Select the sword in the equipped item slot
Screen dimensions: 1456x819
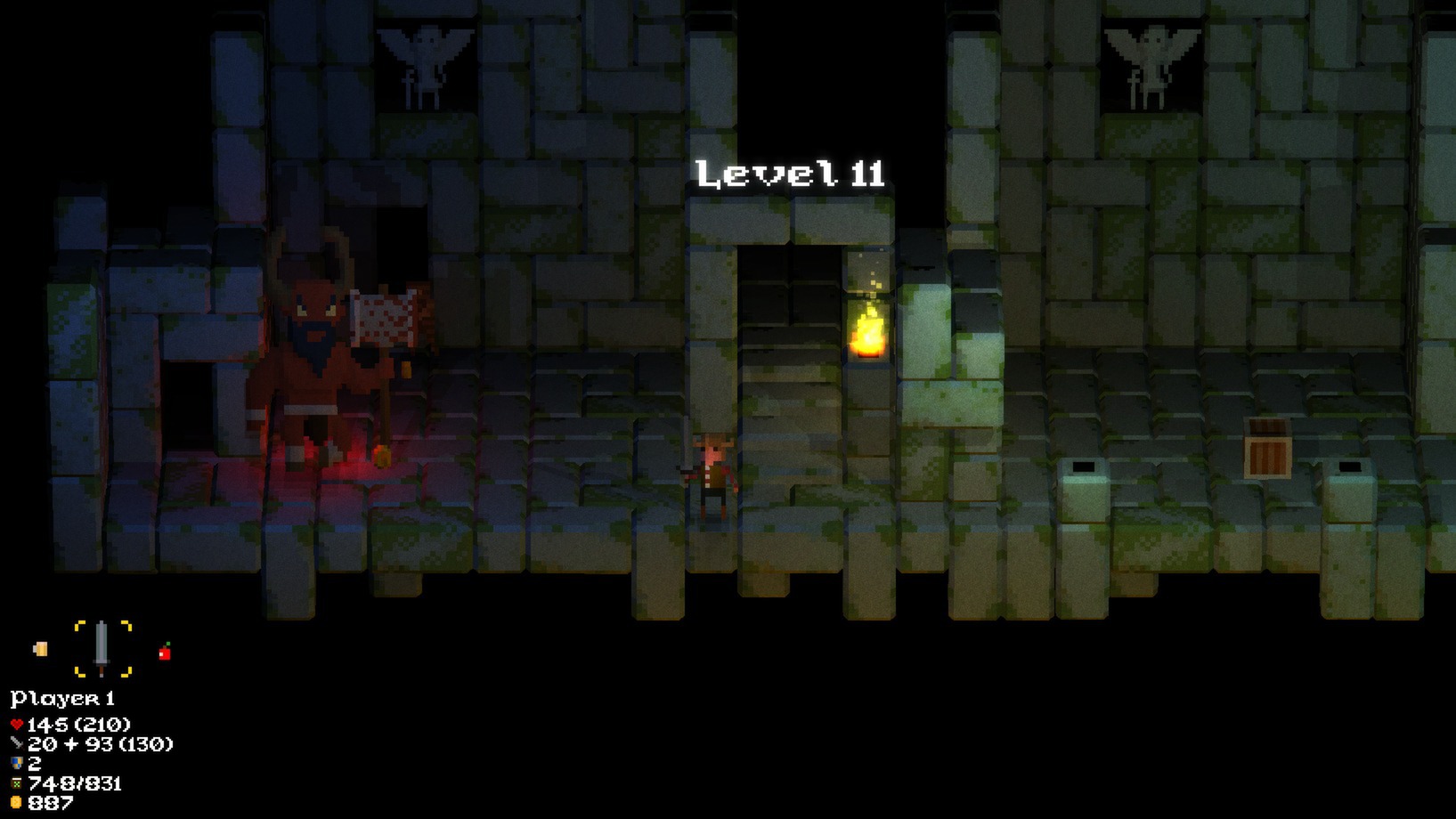tap(103, 648)
